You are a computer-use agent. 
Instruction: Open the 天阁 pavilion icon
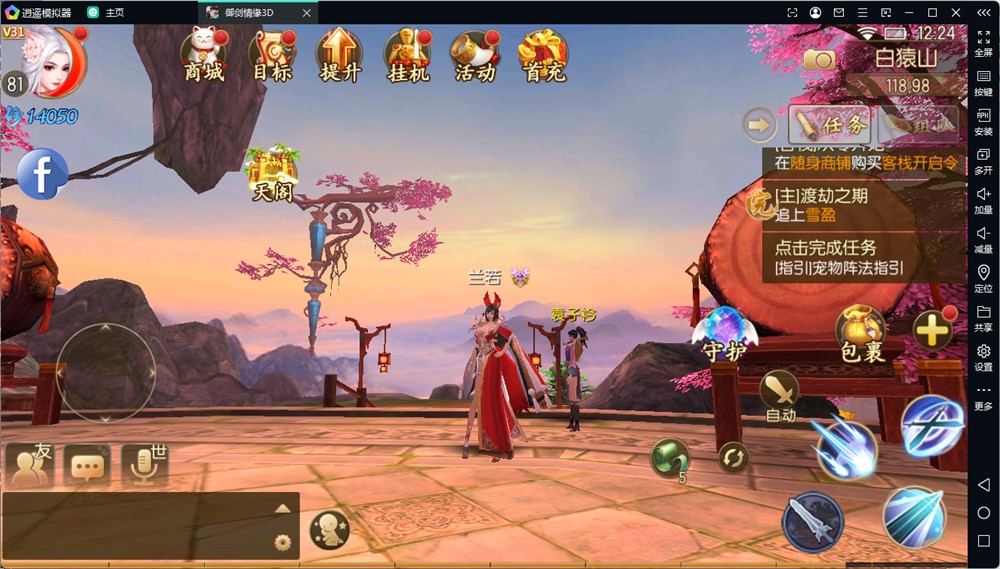(272, 172)
